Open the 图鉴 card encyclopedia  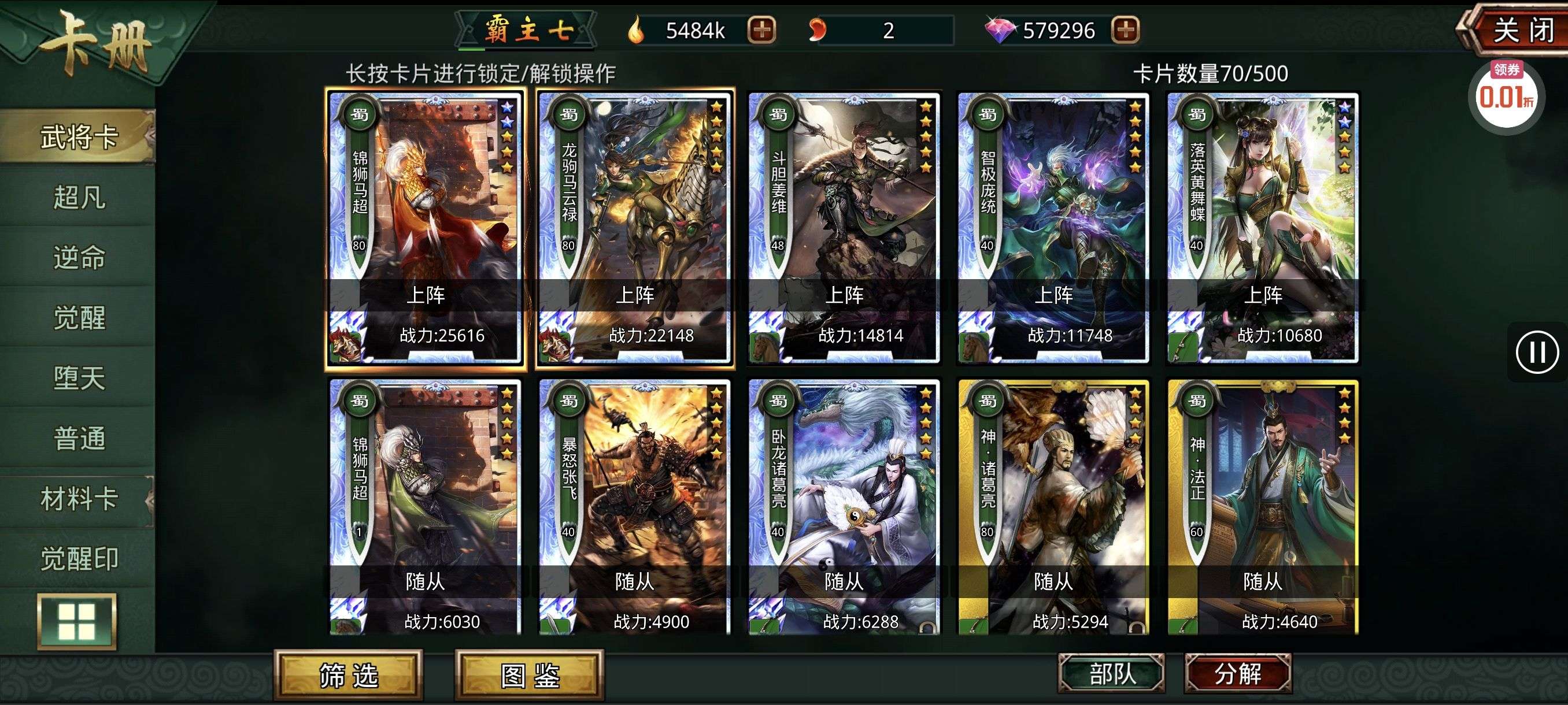(530, 674)
